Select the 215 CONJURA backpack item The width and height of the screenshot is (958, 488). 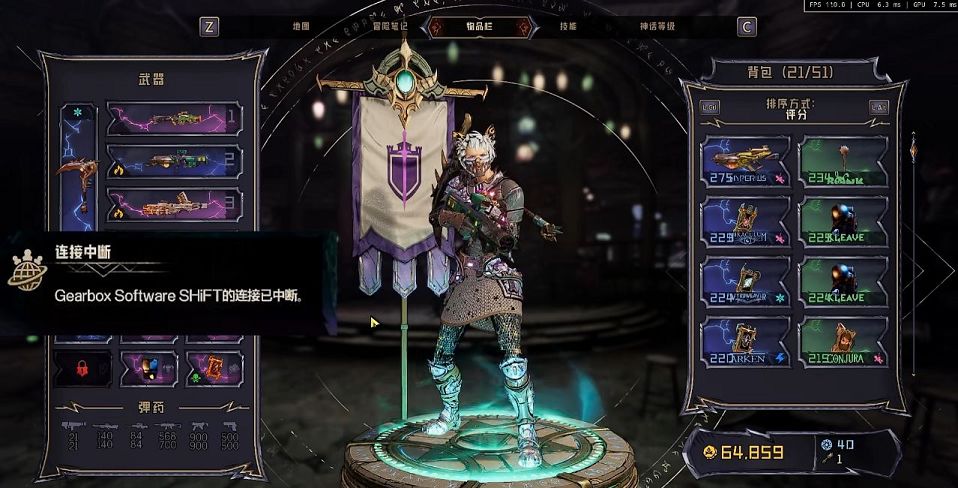[844, 342]
